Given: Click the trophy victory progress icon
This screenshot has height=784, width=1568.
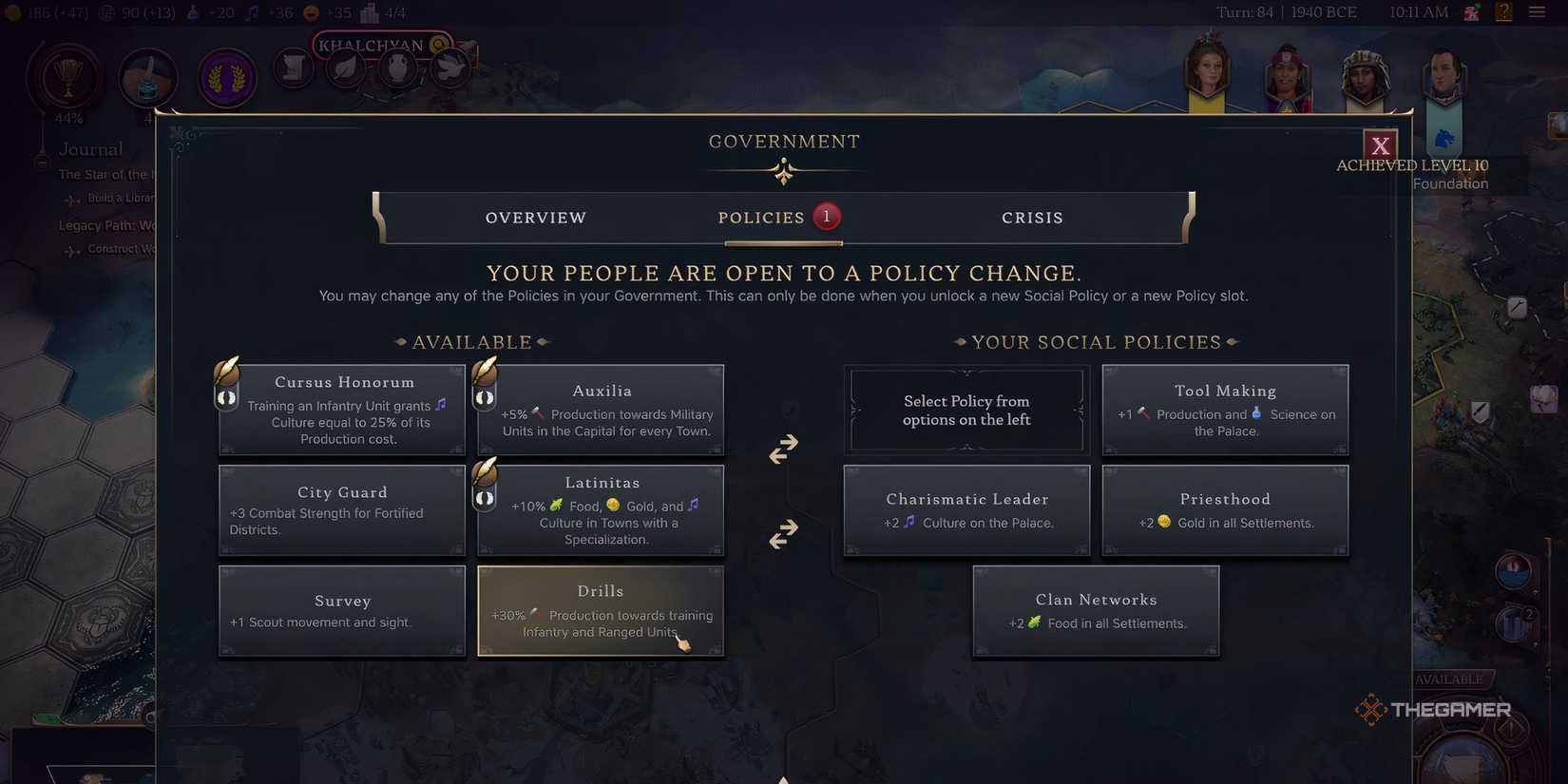Looking at the screenshot, I should tap(63, 78).
